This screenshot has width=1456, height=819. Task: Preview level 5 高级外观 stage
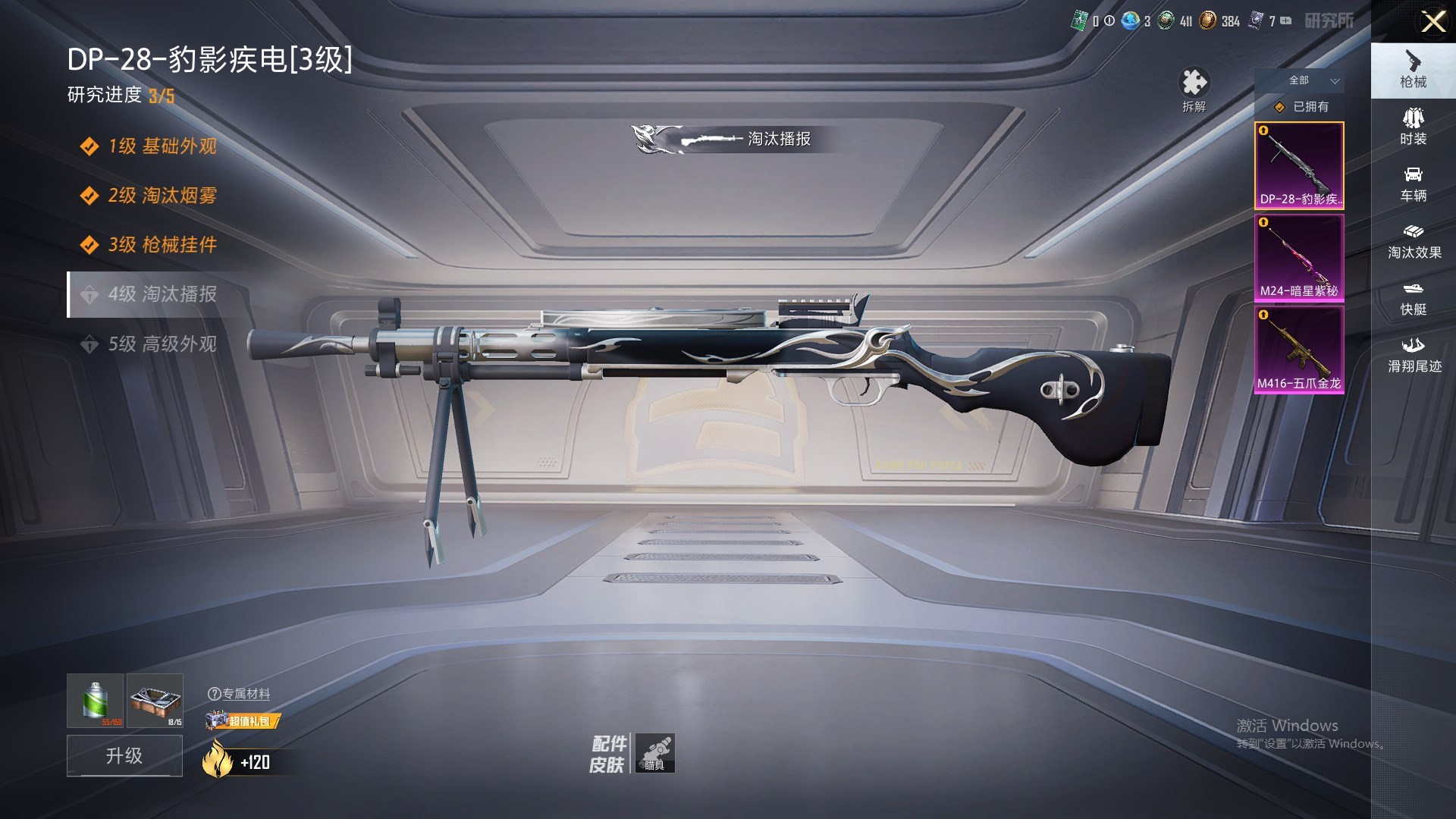pos(162,344)
